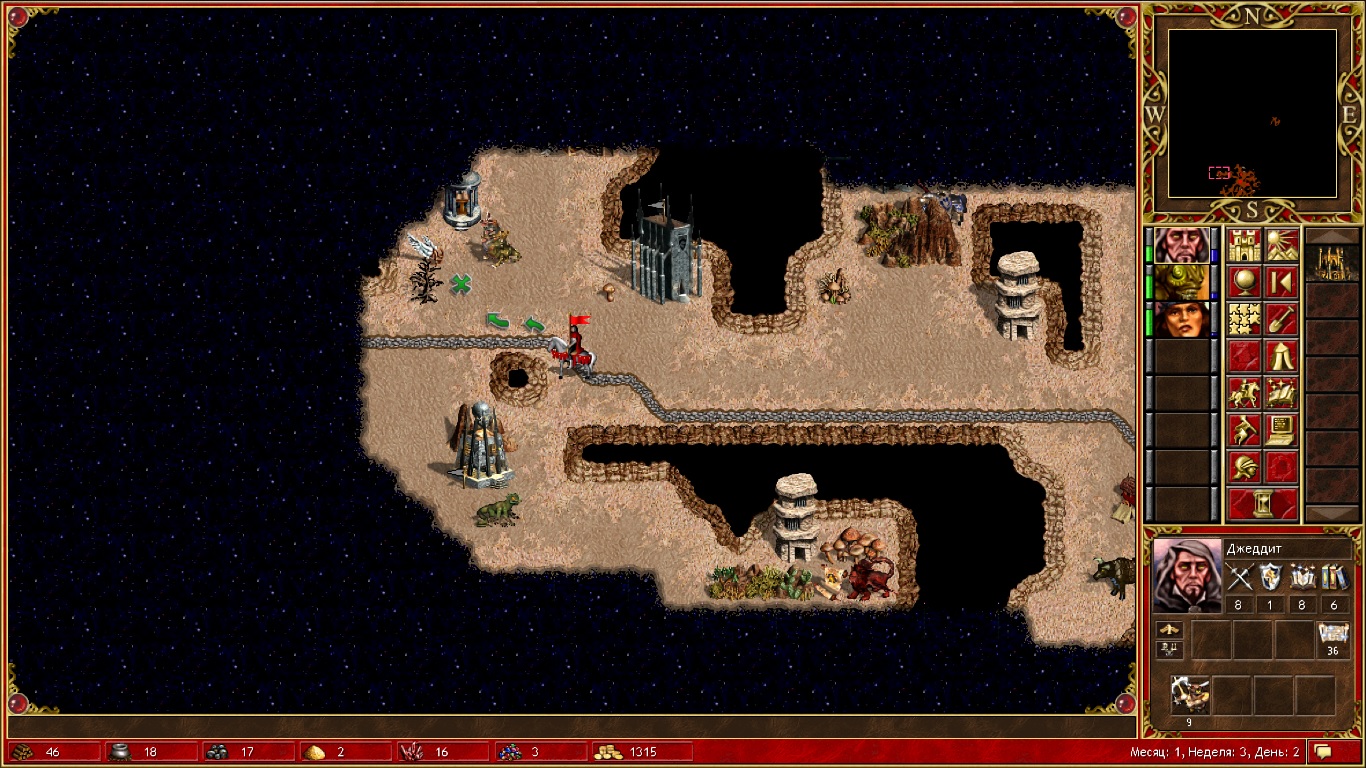Click the golden globe button
This screenshot has width=1366, height=768.
tap(1245, 283)
